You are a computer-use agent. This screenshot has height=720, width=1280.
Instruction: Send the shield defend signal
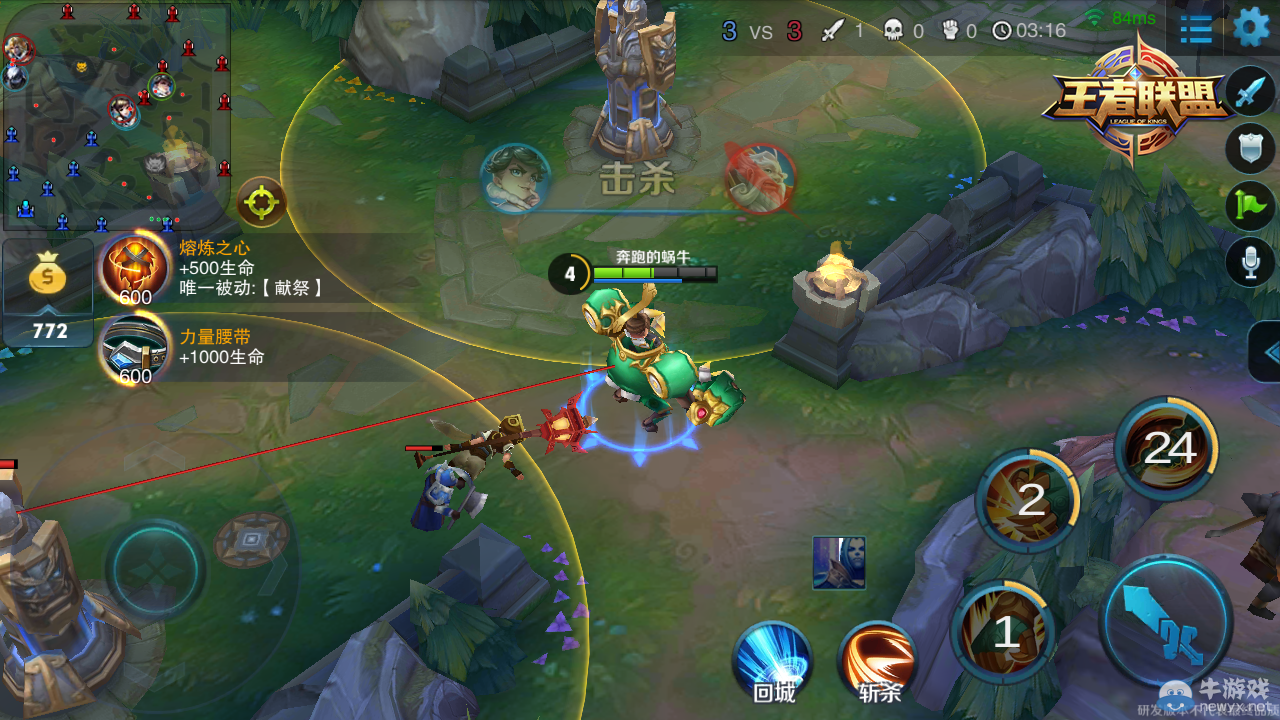[1251, 148]
